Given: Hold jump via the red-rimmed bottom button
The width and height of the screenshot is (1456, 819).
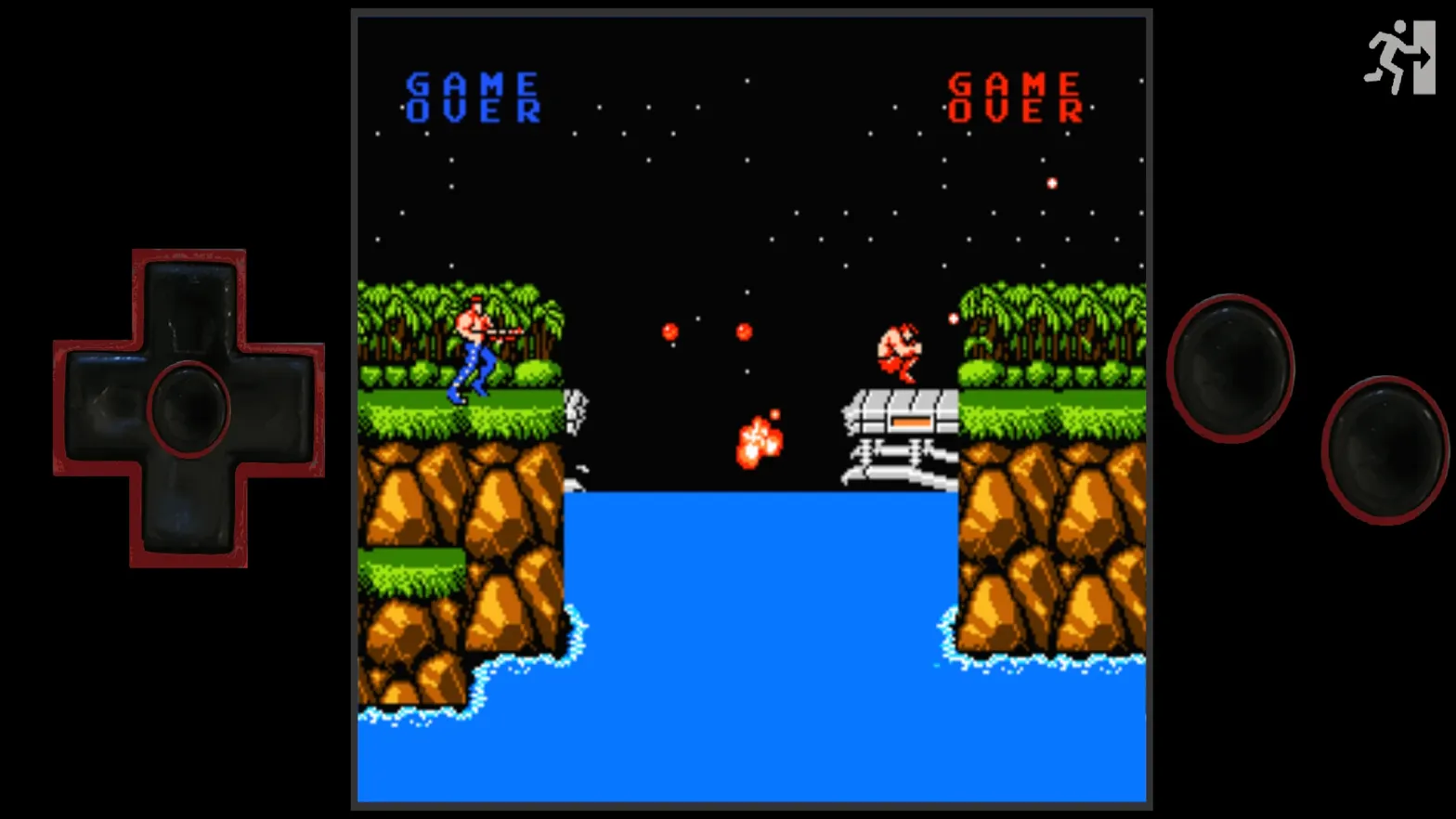Looking at the screenshot, I should pos(1381,448).
